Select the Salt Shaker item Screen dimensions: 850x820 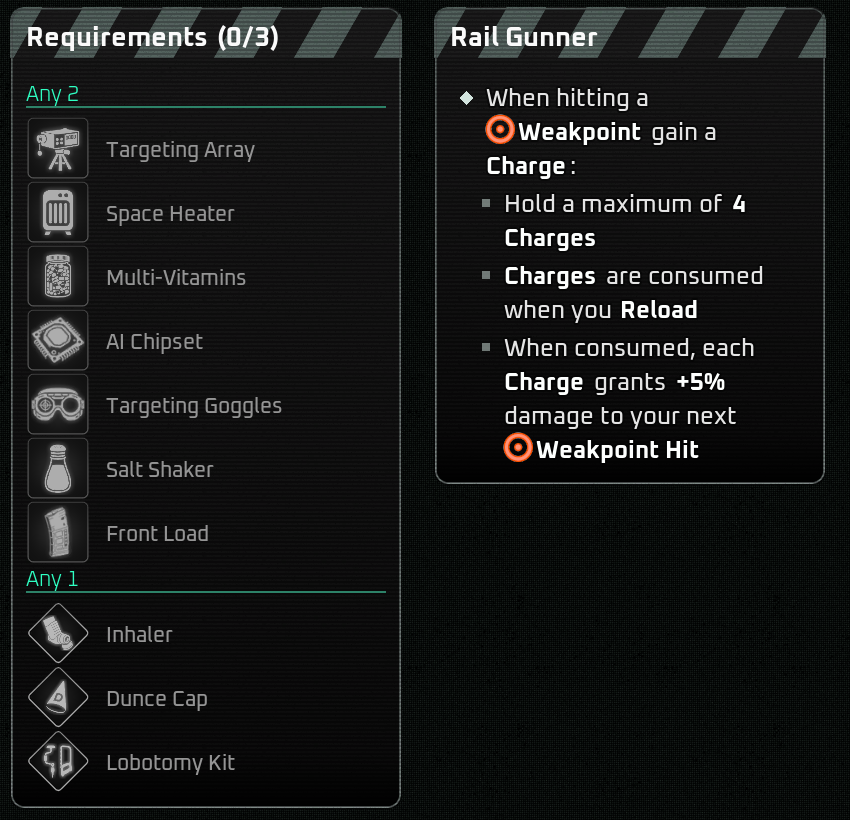point(159,470)
